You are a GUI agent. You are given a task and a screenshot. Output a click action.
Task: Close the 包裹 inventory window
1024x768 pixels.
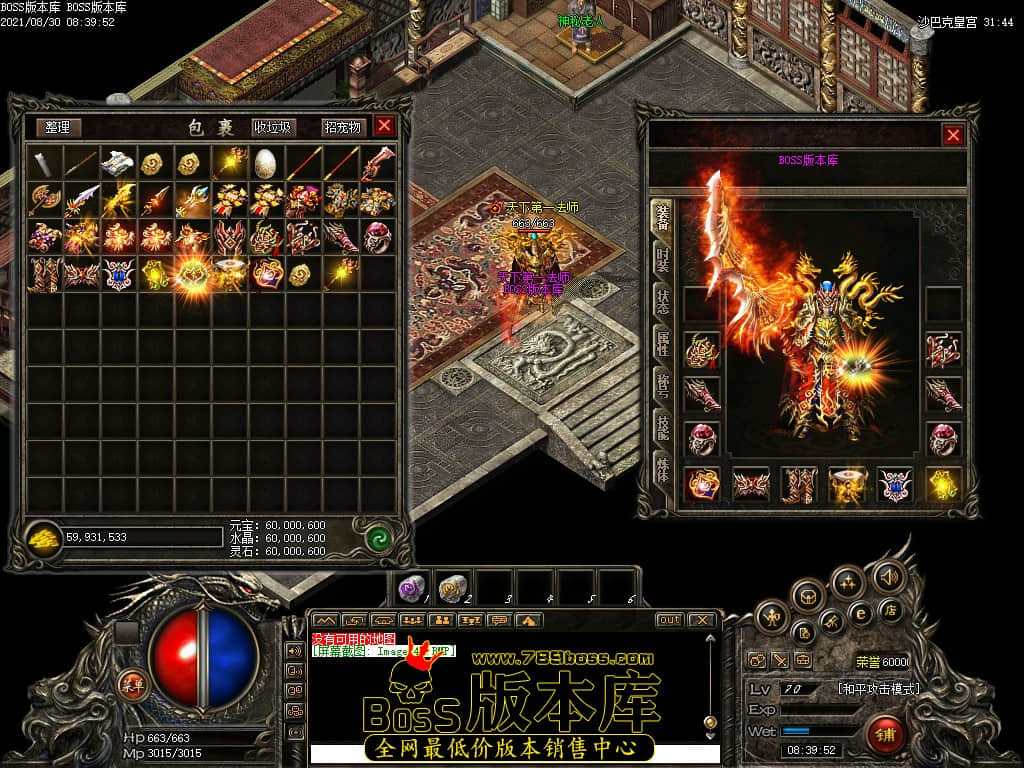click(384, 126)
